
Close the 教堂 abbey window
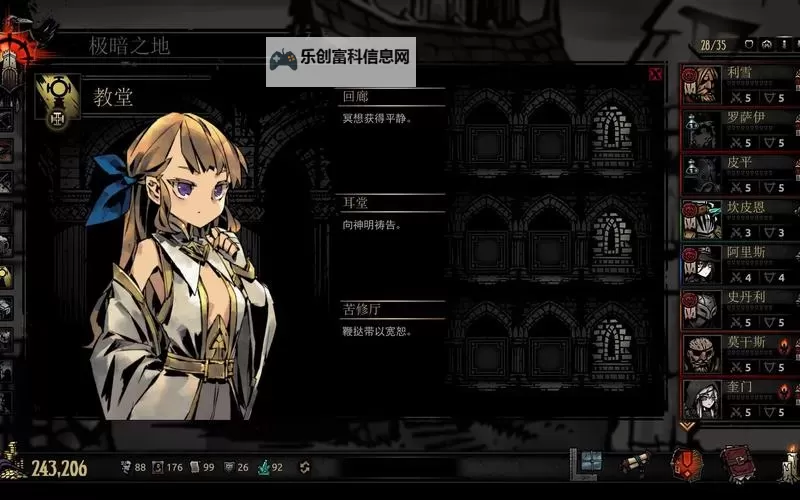[x=655, y=73]
